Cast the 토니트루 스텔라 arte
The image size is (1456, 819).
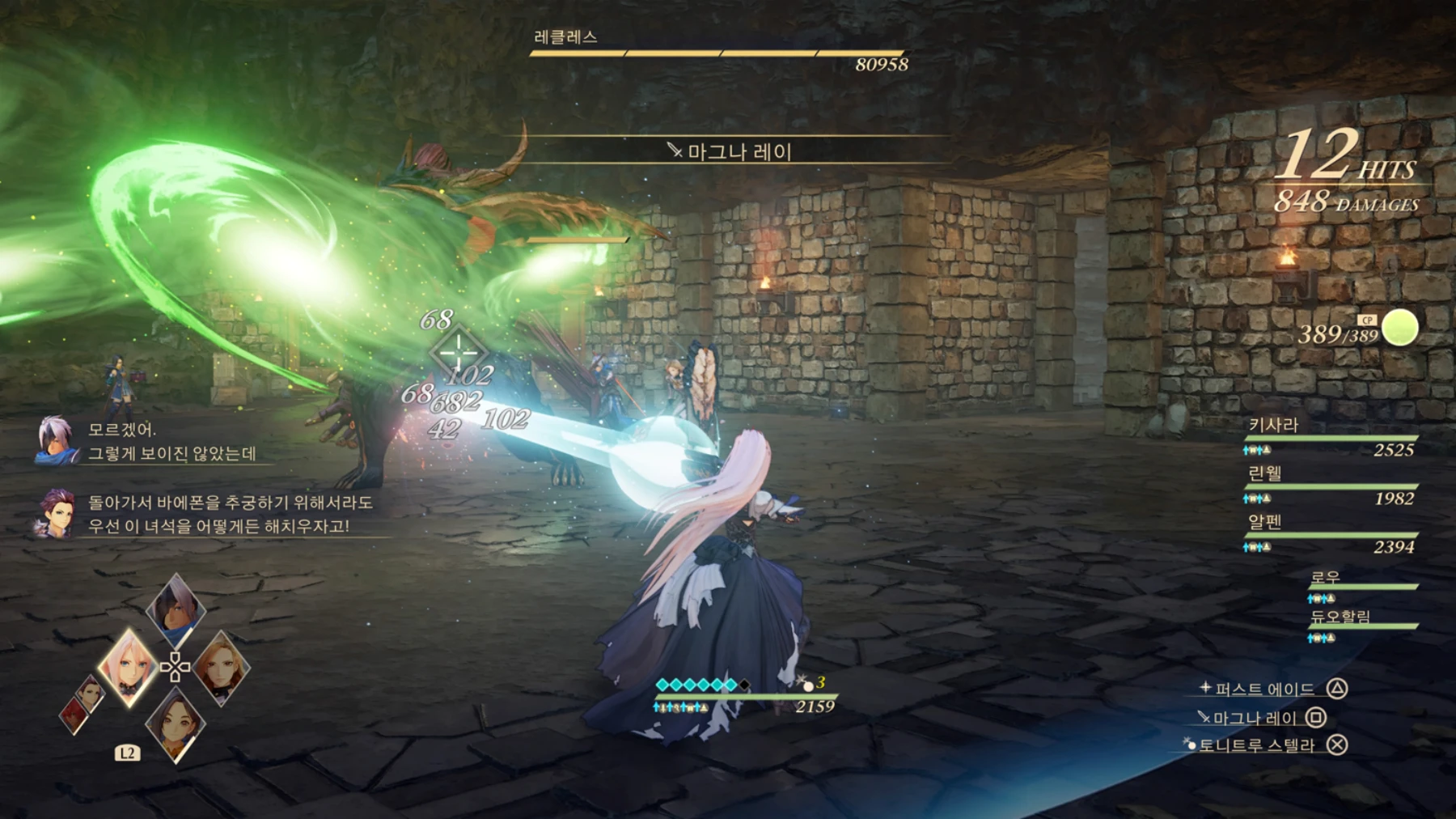pos(1256,745)
